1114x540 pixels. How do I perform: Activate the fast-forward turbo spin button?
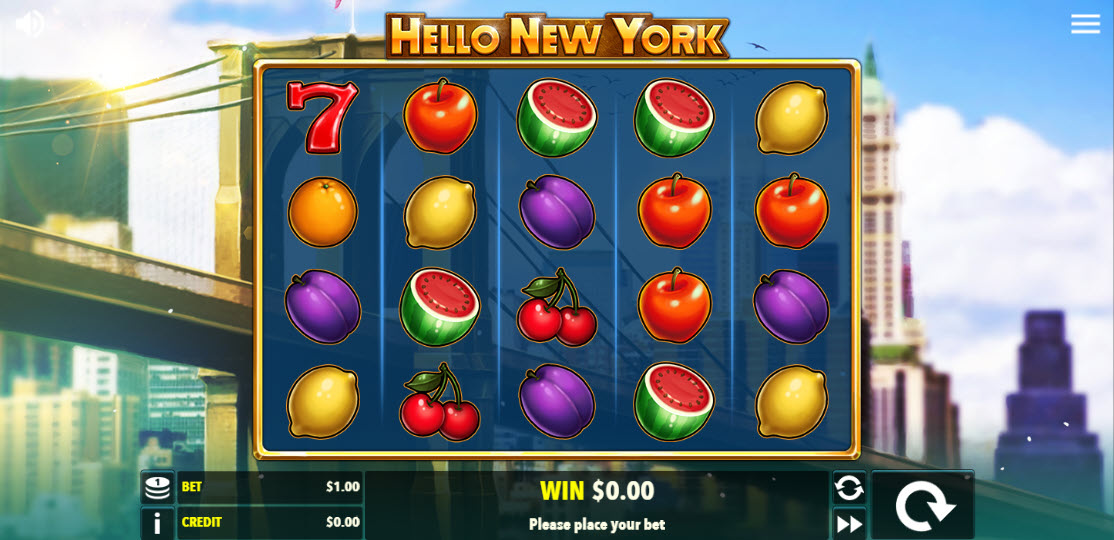[x=849, y=523]
